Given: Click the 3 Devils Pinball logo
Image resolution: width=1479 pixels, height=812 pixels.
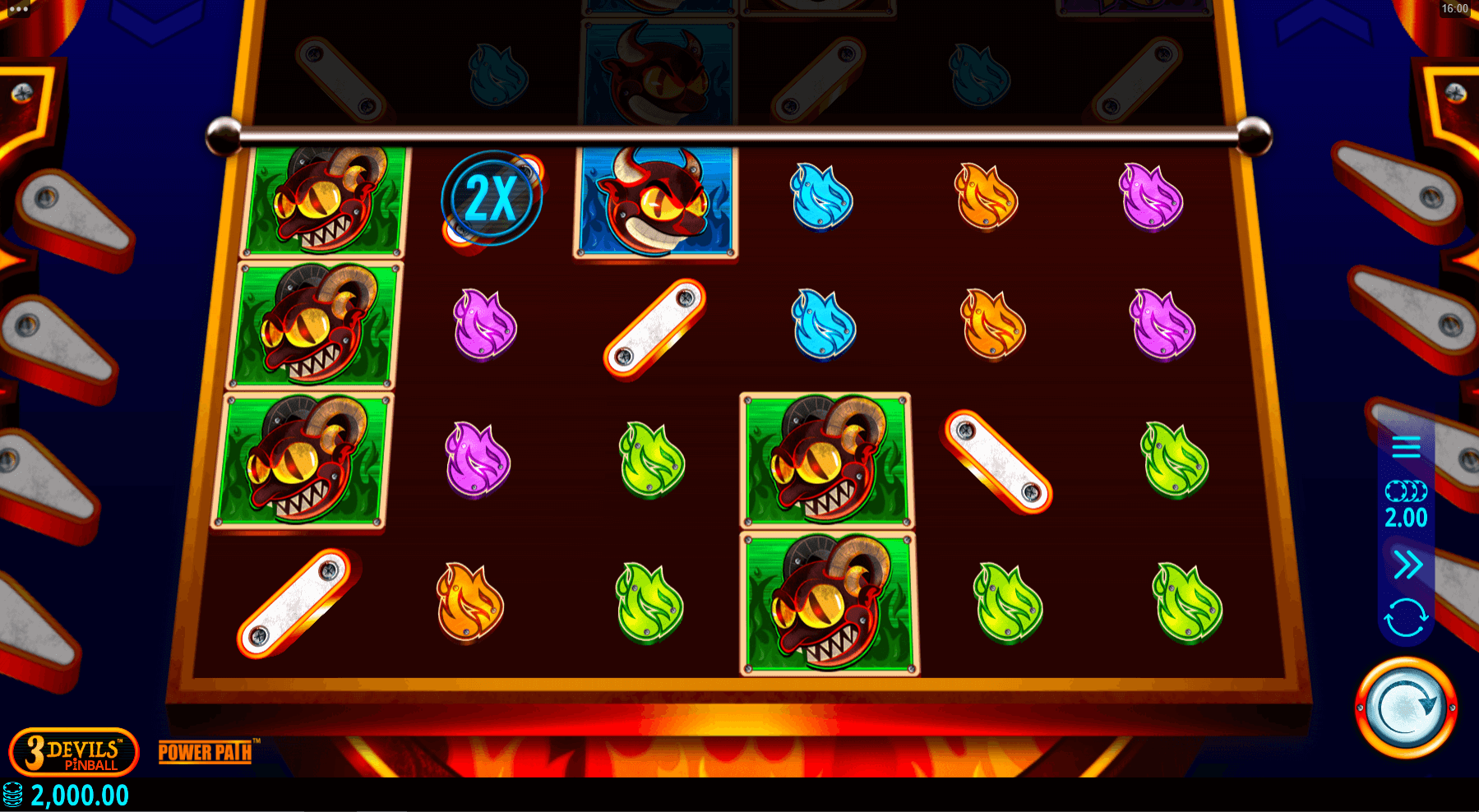Looking at the screenshot, I should point(74,752).
